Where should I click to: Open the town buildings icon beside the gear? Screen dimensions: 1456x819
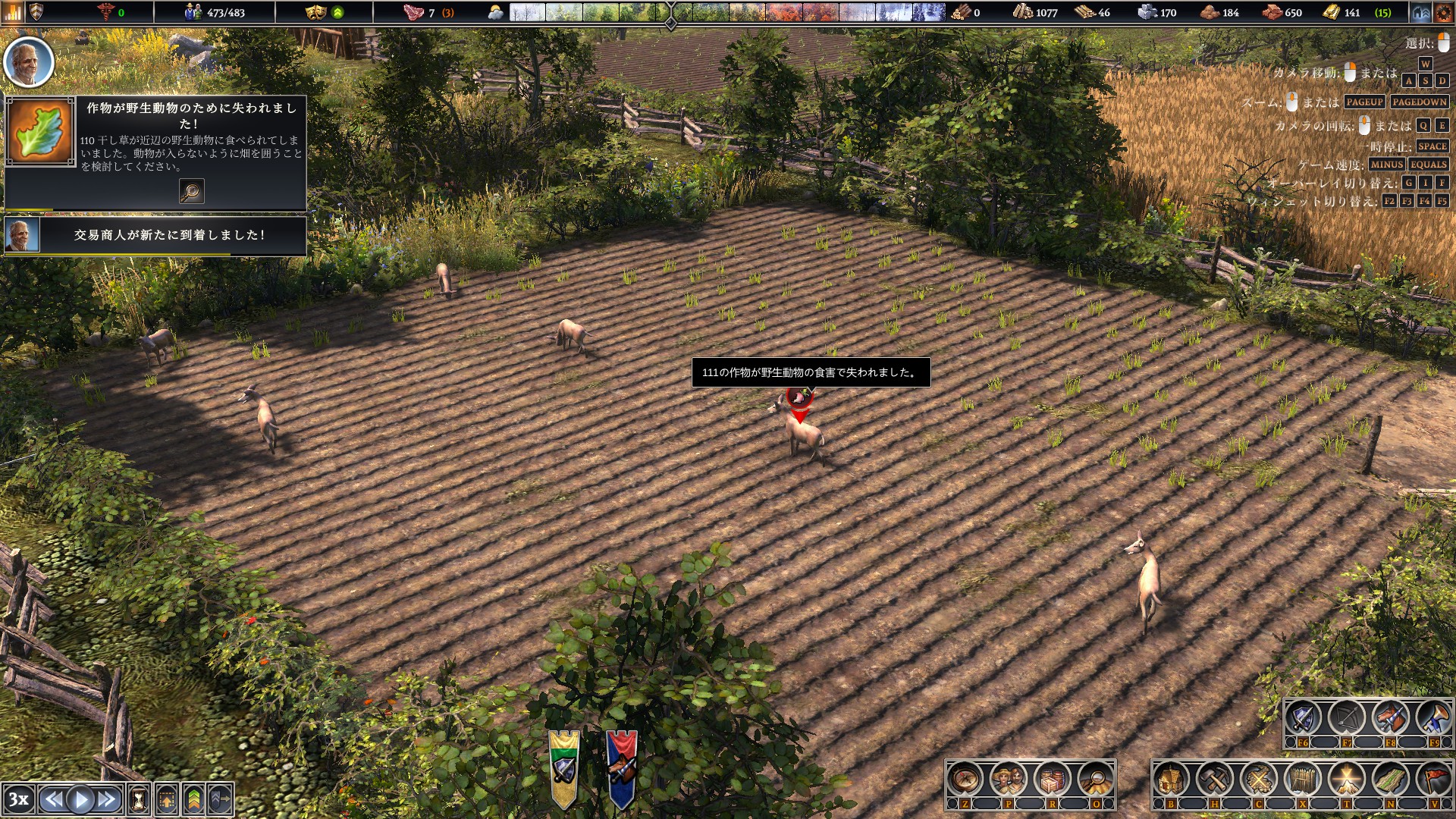1421,13
